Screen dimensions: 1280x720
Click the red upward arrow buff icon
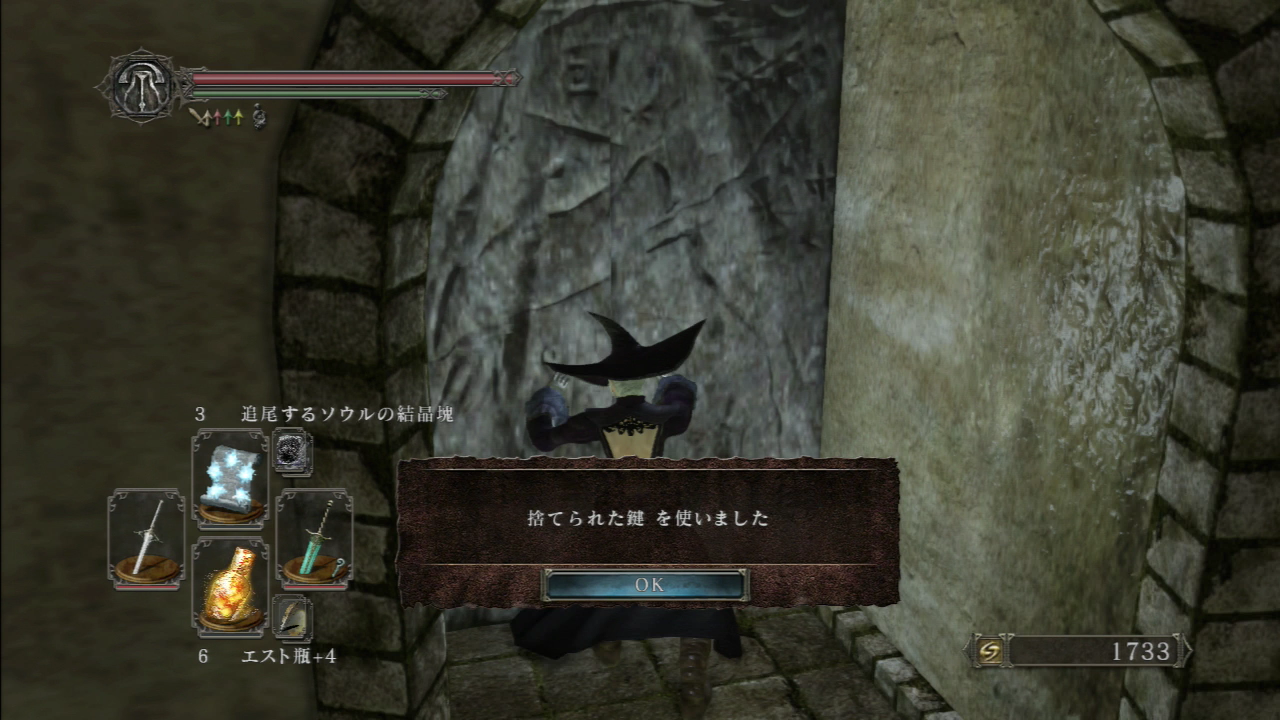217,117
